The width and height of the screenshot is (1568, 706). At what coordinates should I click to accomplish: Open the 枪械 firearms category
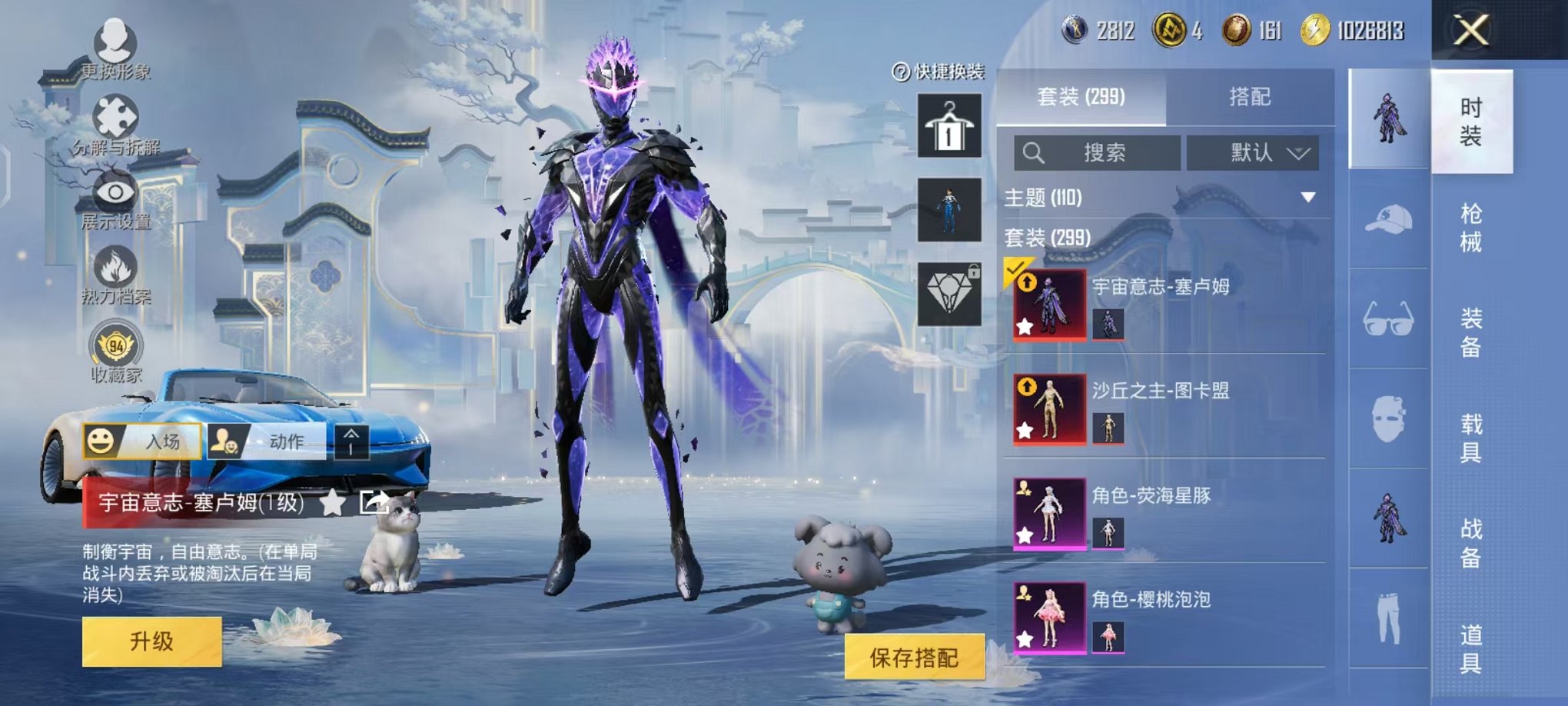(1470, 228)
